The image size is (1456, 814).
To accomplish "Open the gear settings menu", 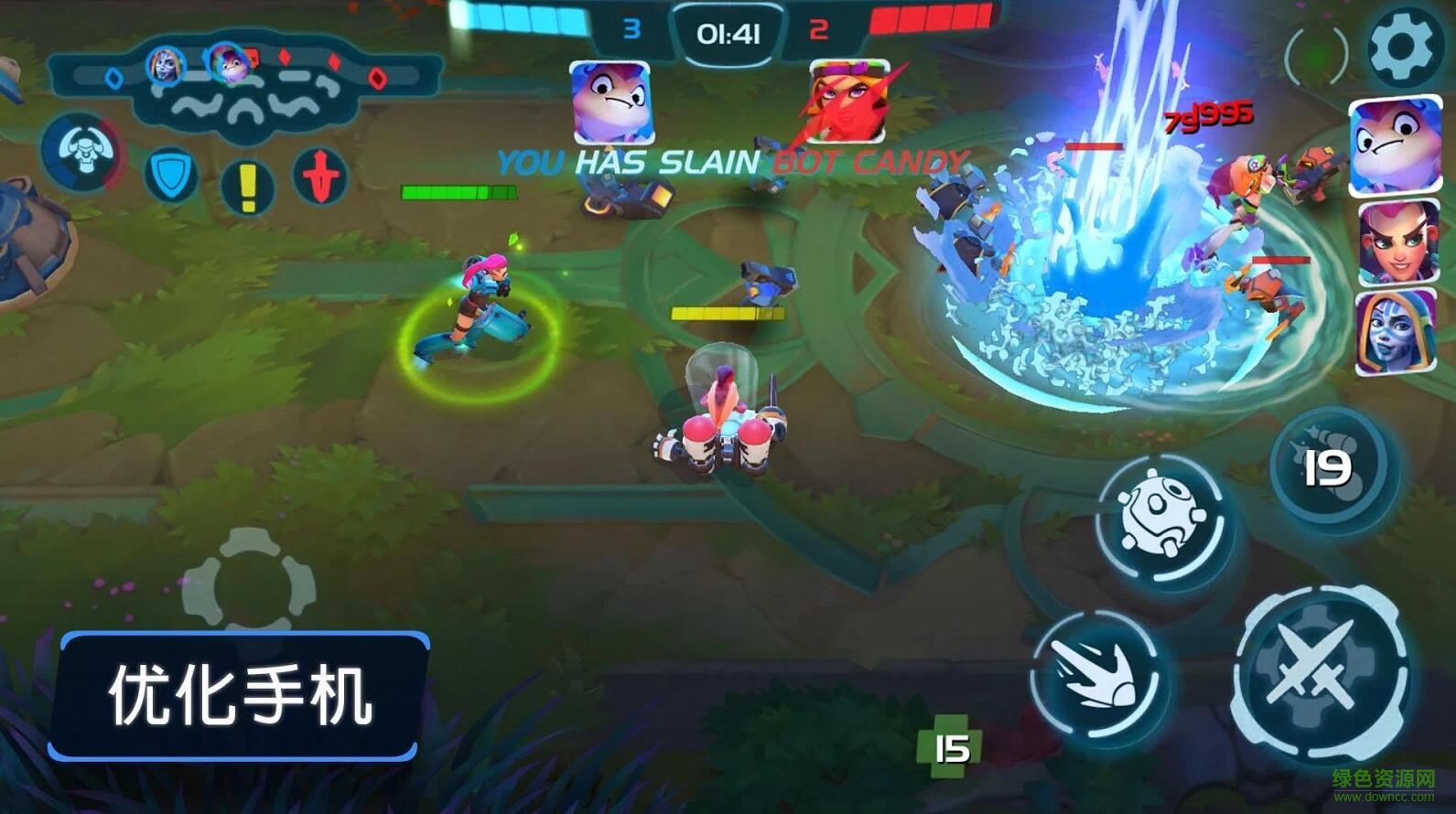I will click(x=1402, y=47).
